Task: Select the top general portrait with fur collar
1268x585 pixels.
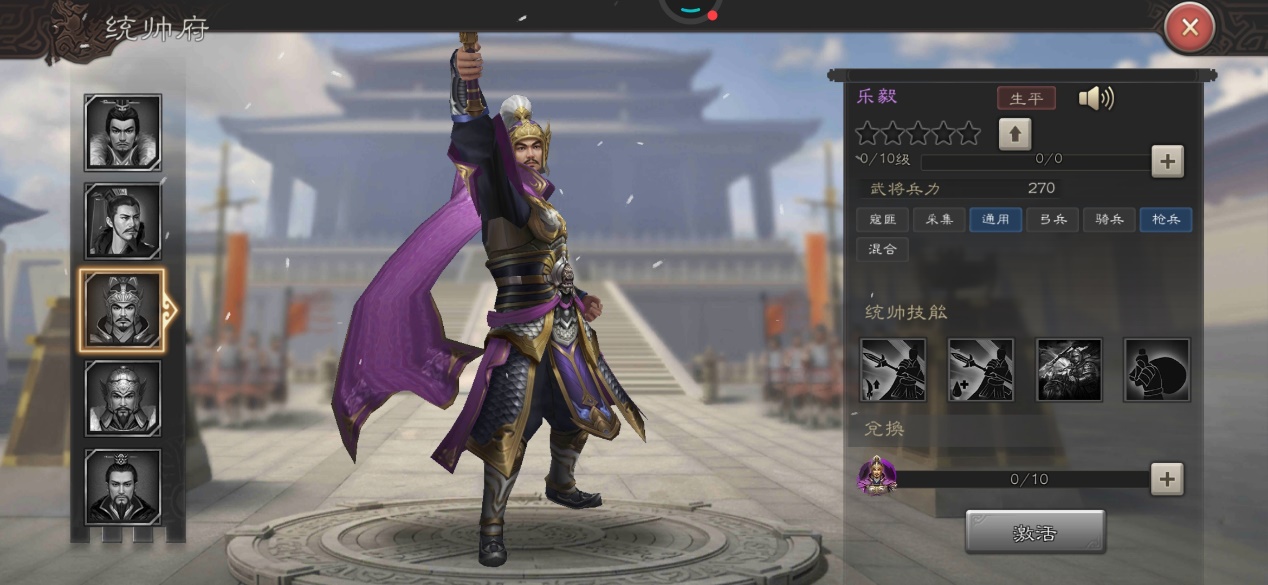Action: (x=123, y=133)
